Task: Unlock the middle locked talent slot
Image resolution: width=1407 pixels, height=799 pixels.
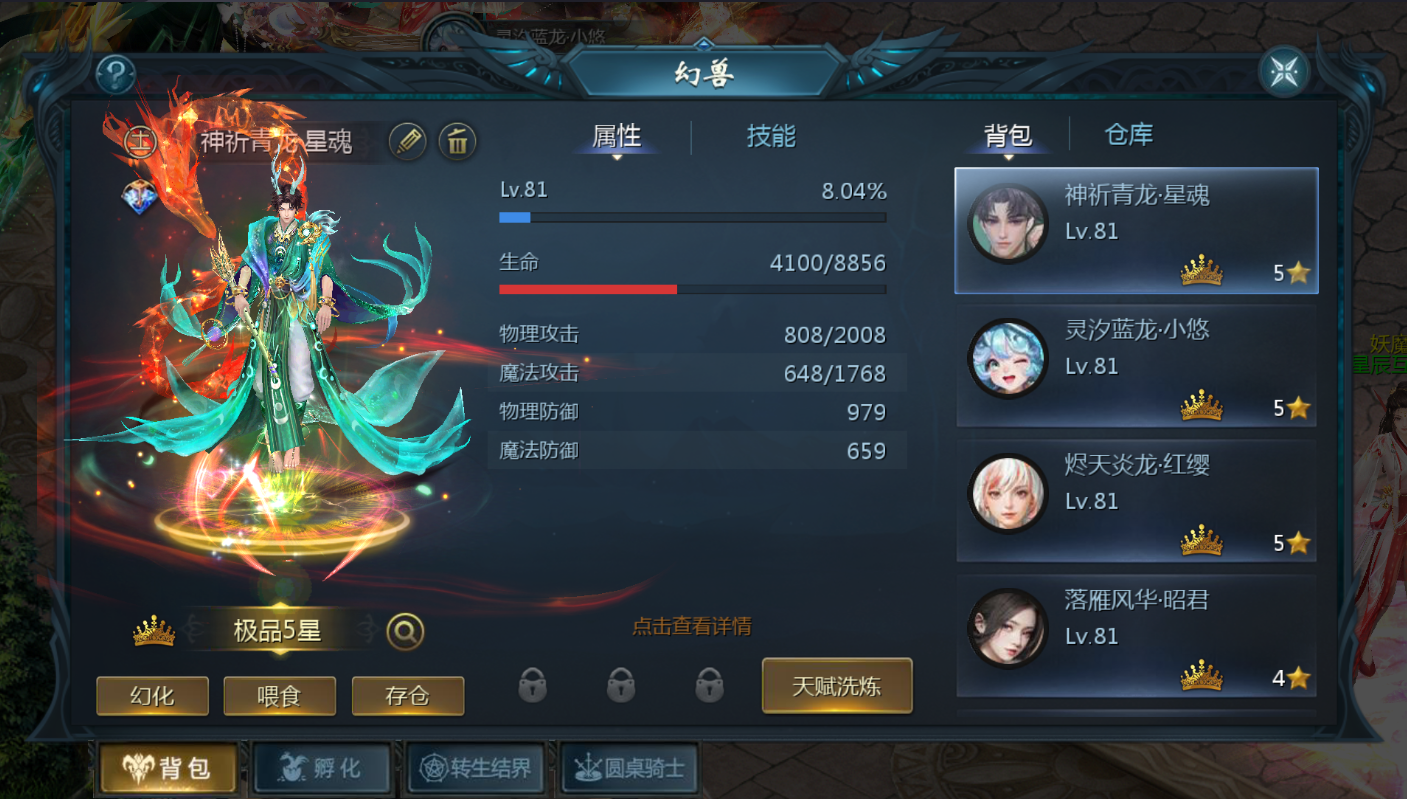Action: pos(621,687)
